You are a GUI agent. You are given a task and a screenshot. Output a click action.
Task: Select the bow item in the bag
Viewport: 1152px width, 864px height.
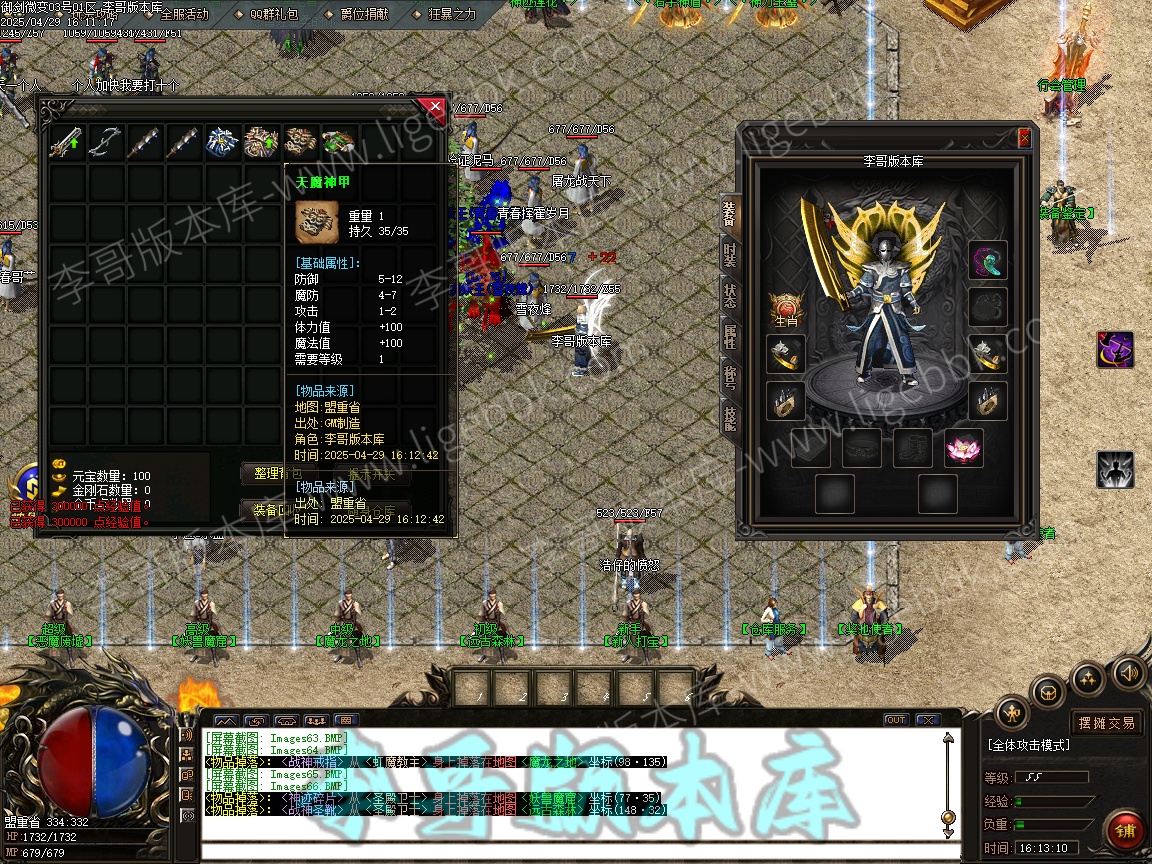(106, 143)
